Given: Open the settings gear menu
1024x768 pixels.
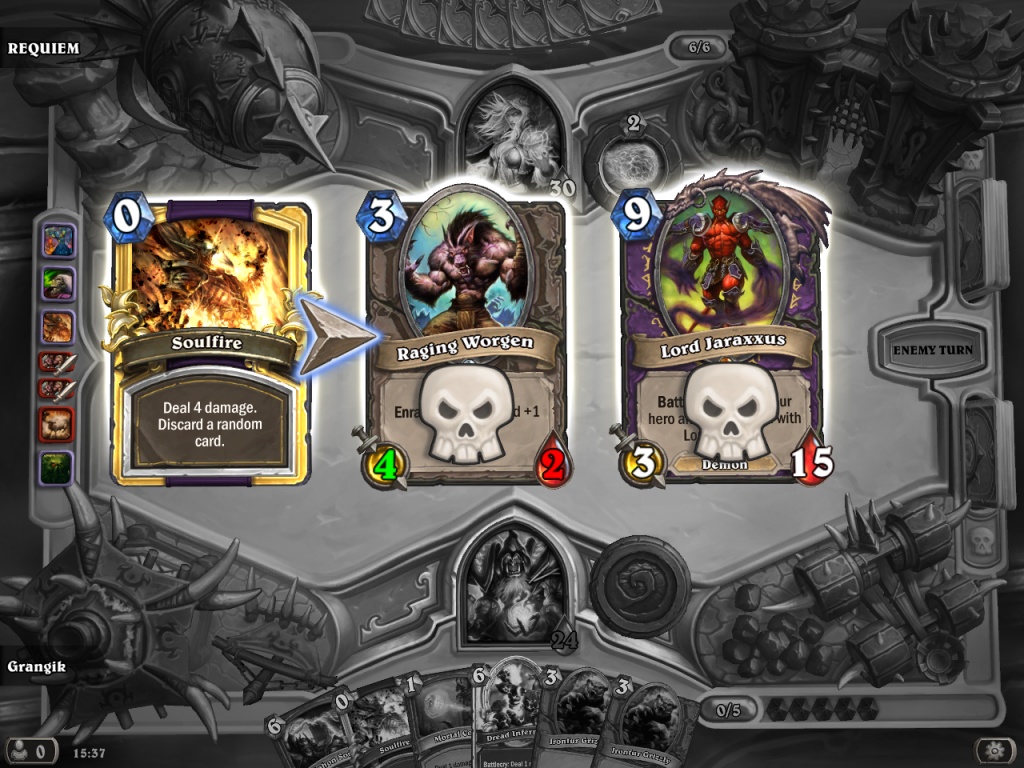Looking at the screenshot, I should (995, 749).
